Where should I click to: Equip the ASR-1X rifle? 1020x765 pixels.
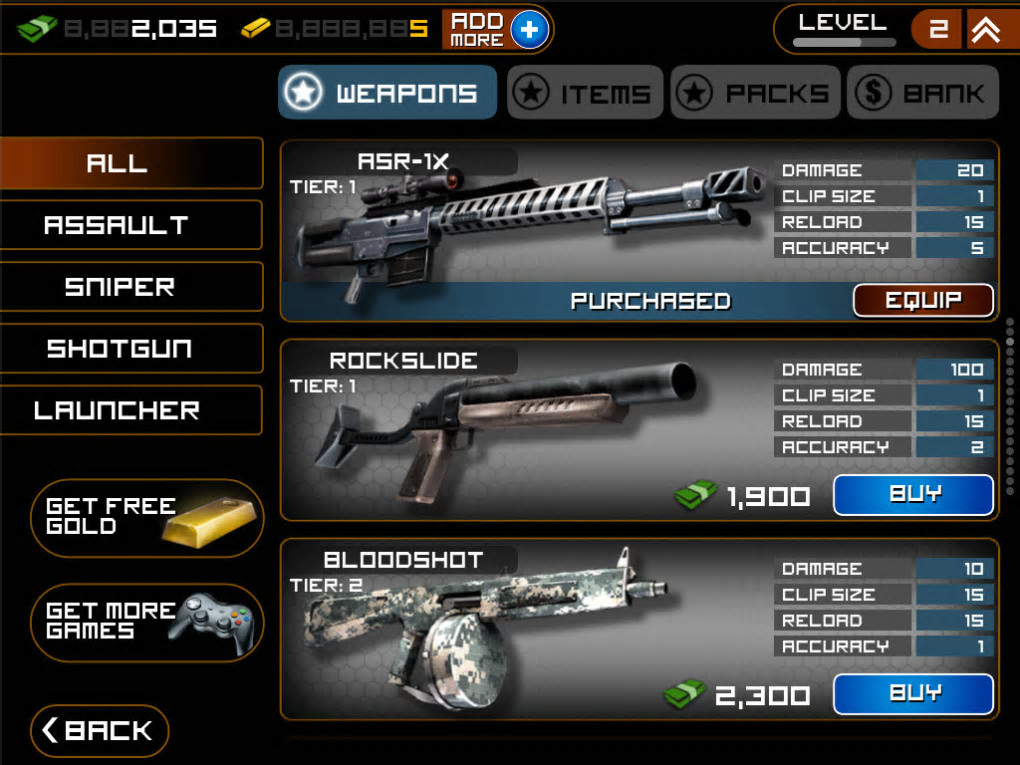coord(922,300)
